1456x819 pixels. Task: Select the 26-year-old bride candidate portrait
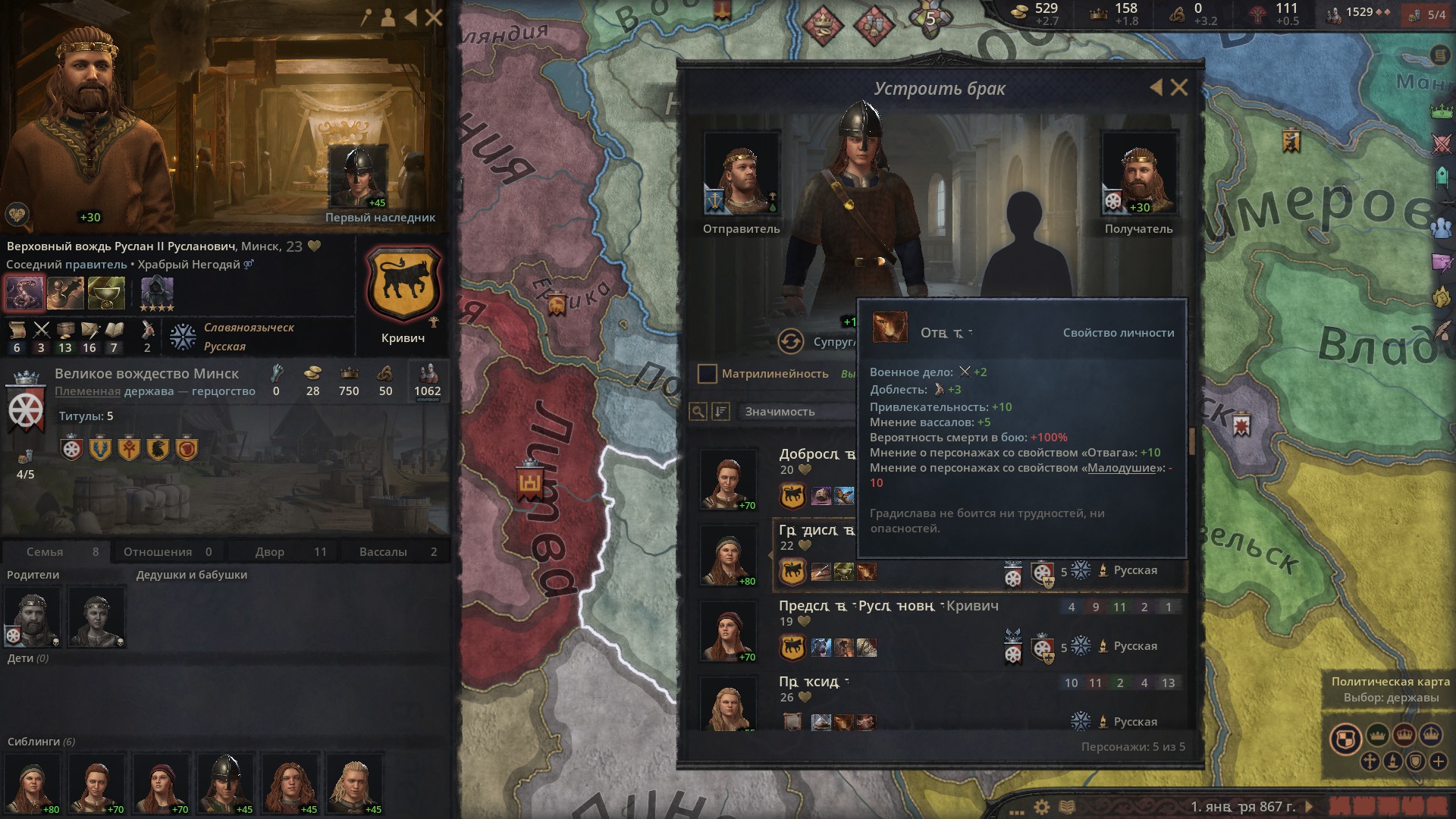click(728, 705)
